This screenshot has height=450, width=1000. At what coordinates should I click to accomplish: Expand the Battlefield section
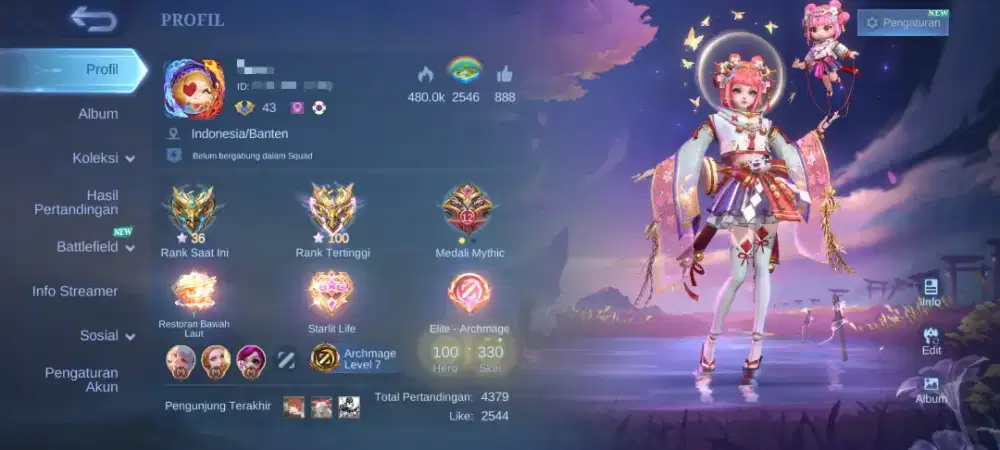click(95, 247)
